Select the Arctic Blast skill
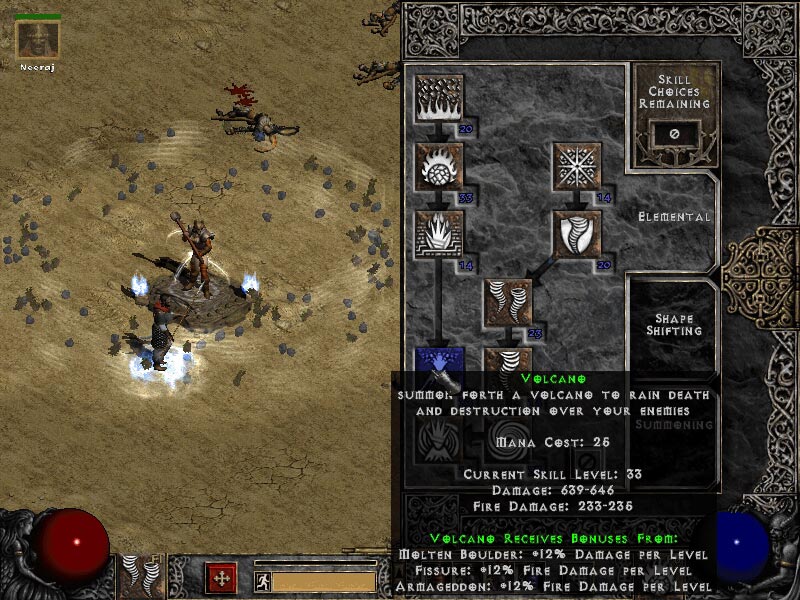 [577, 166]
